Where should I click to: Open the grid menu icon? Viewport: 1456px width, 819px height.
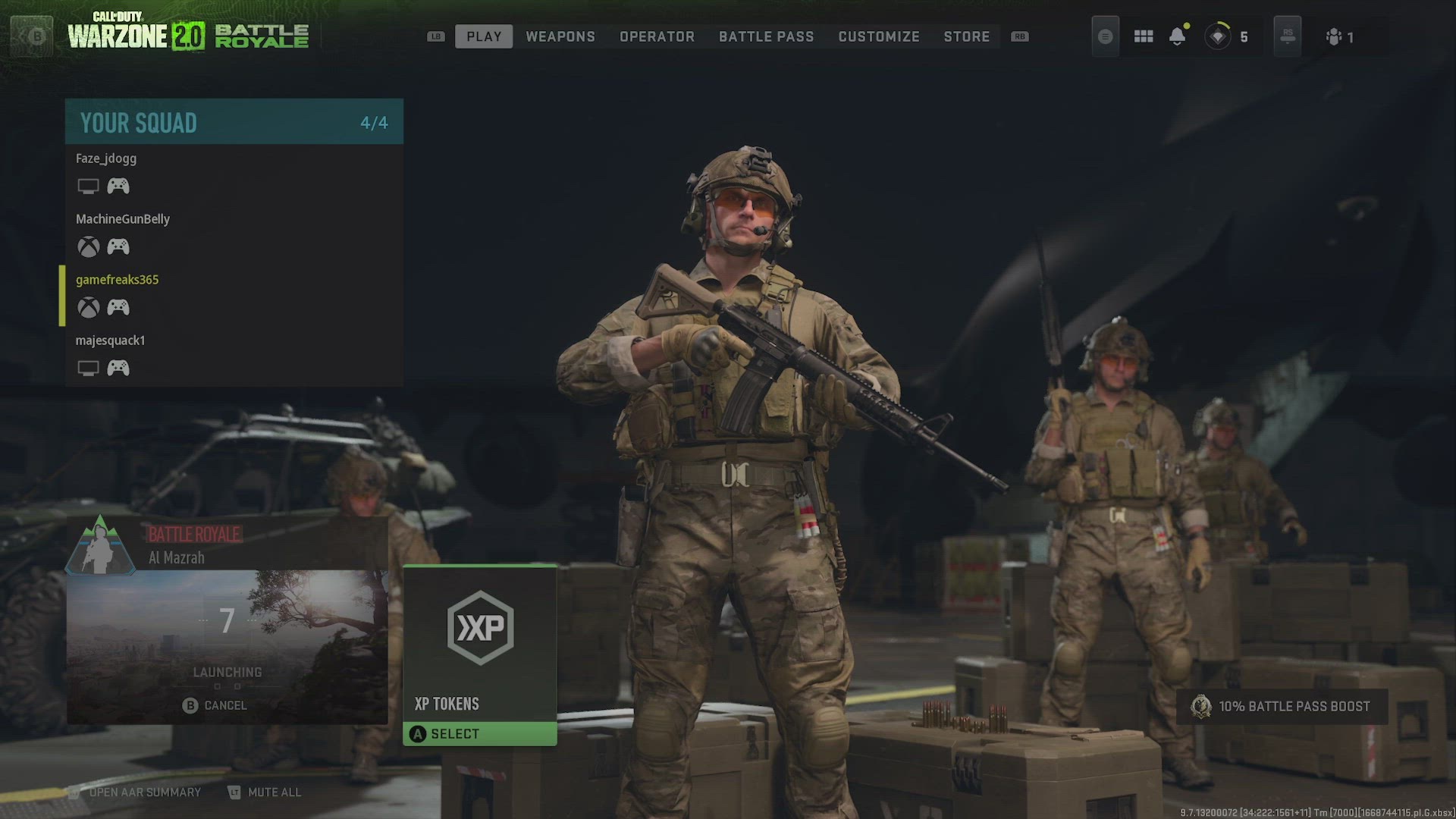pyautogui.click(x=1143, y=36)
